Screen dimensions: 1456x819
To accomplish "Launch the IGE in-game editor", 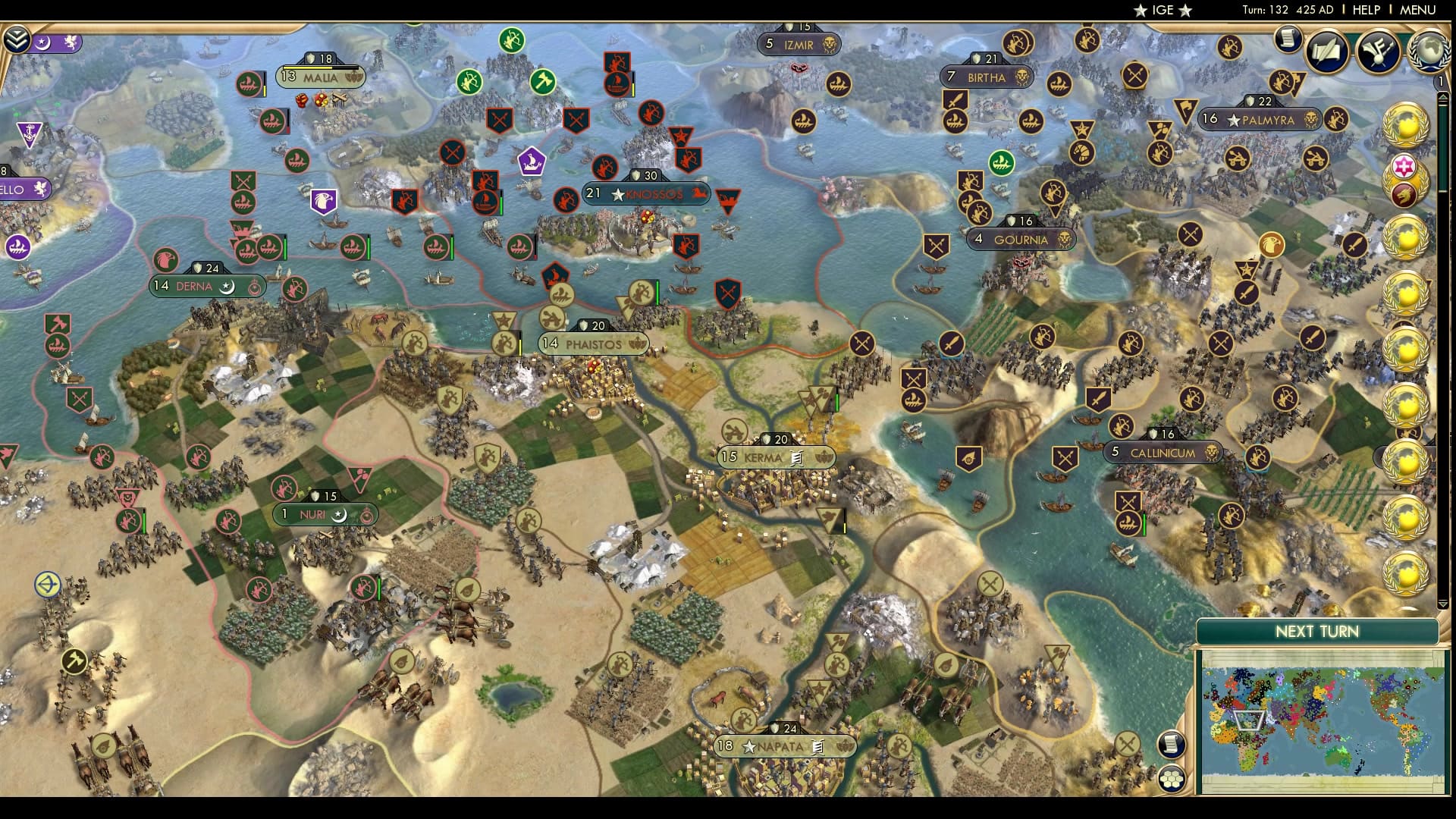I will tap(1163, 10).
